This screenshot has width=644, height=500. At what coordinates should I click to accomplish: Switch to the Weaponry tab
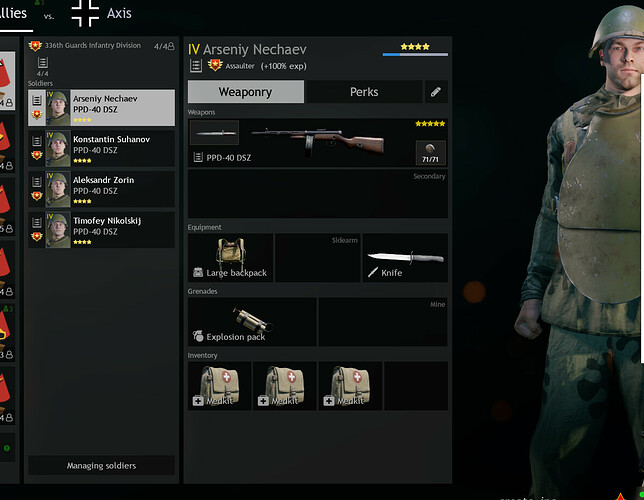(x=245, y=92)
